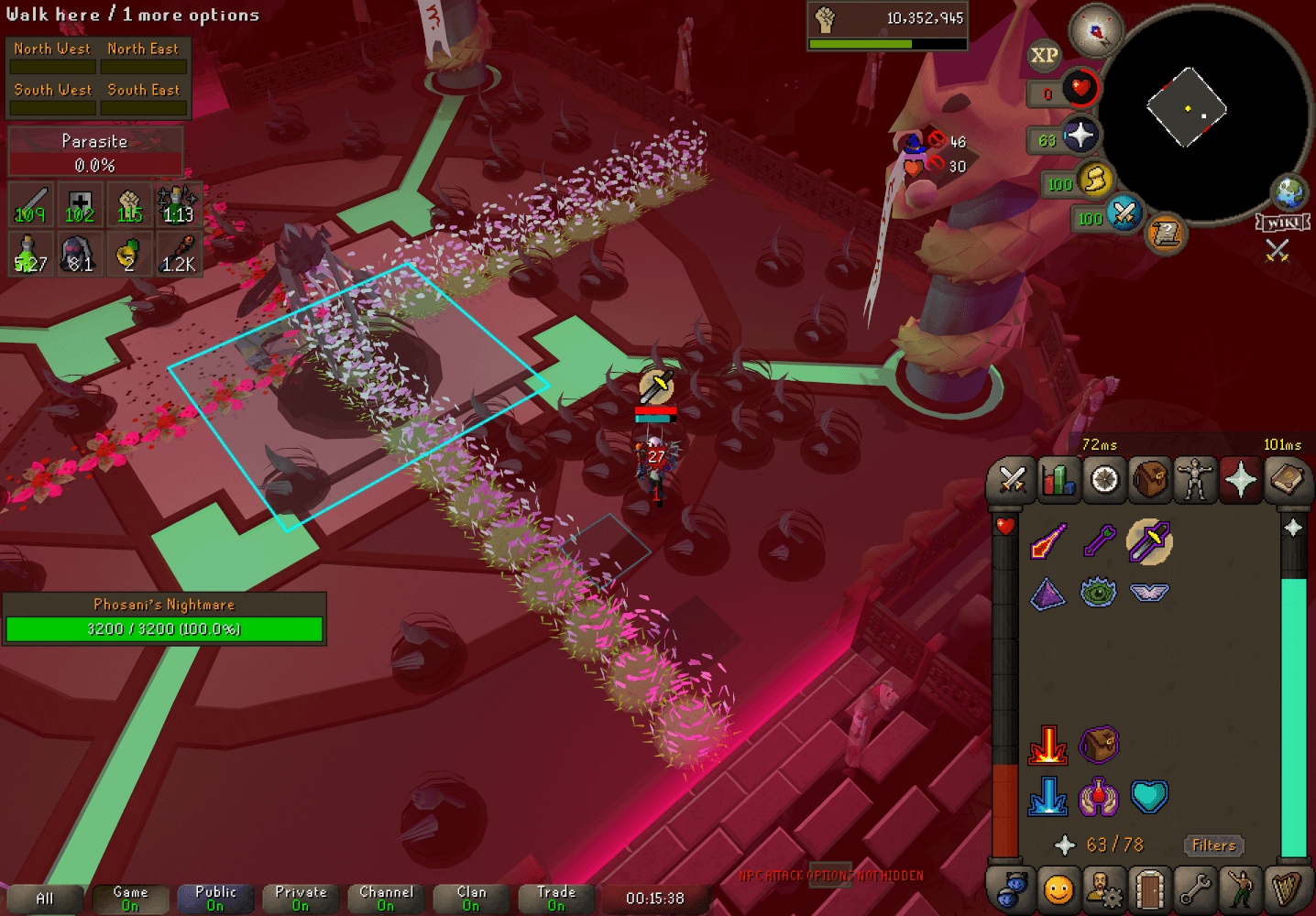Click the Parasite 0.0% infobox overlay

[x=95, y=151]
